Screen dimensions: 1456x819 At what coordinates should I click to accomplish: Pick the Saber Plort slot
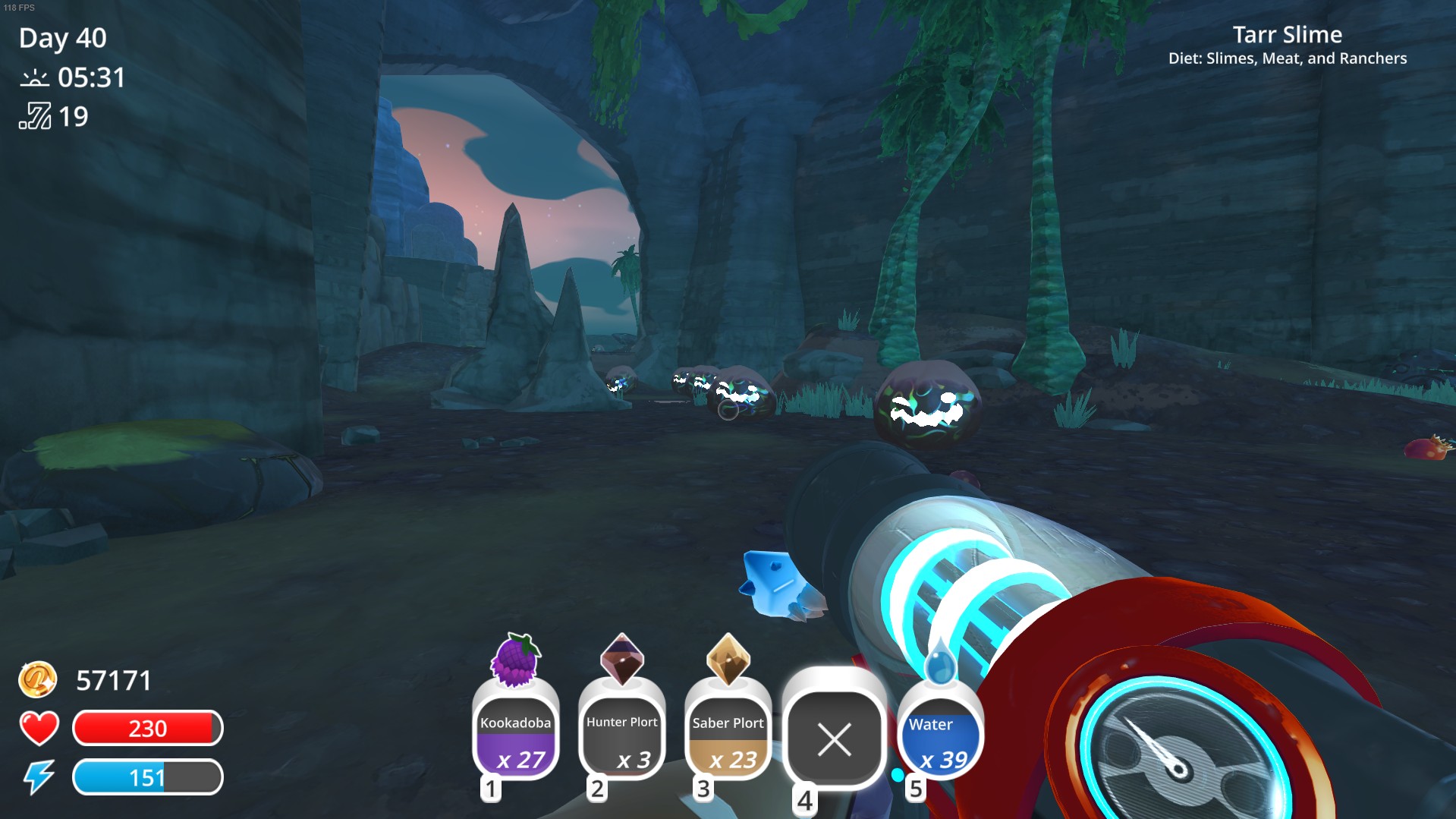coord(728,737)
